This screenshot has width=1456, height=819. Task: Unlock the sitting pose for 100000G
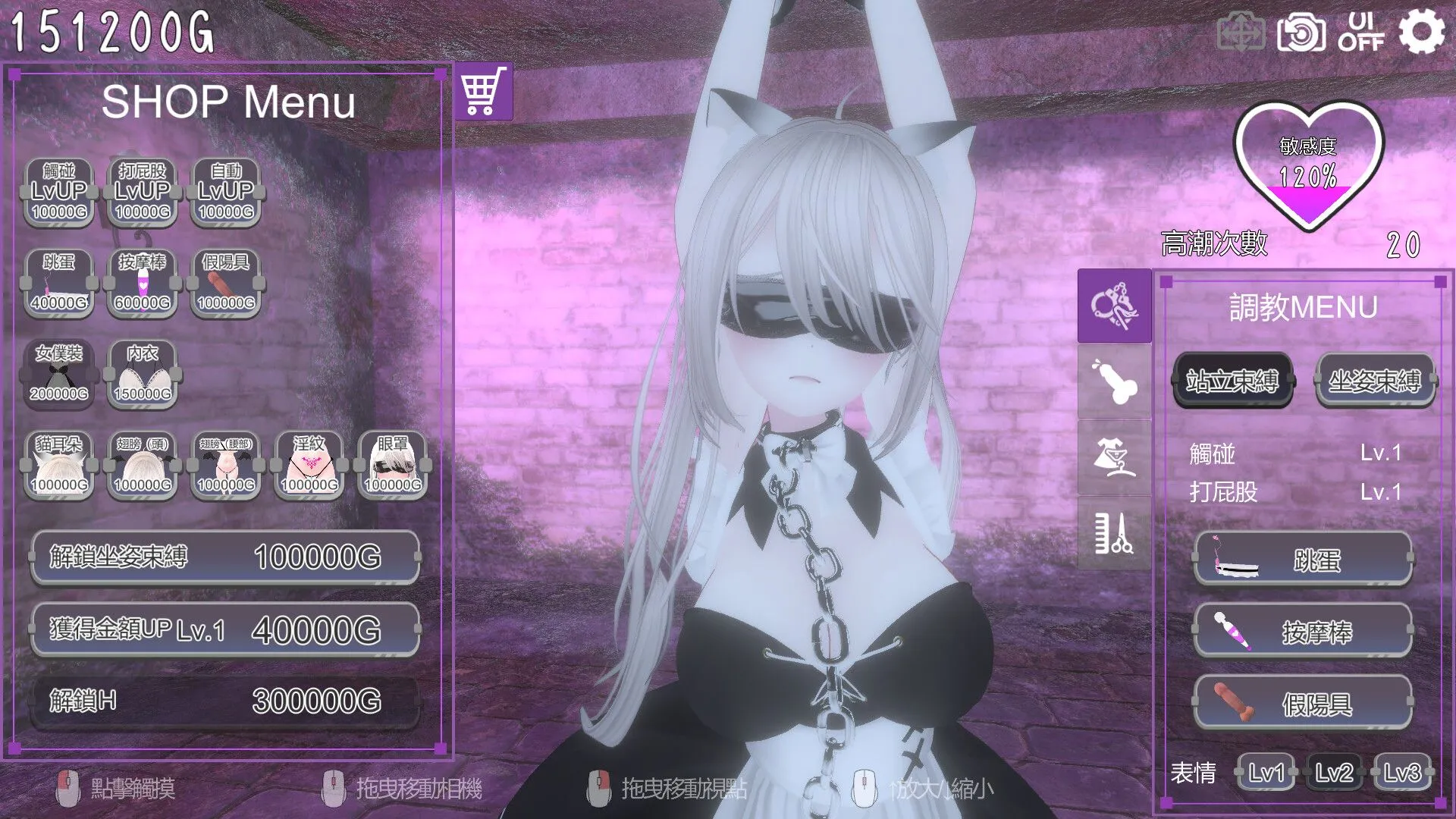(x=224, y=557)
